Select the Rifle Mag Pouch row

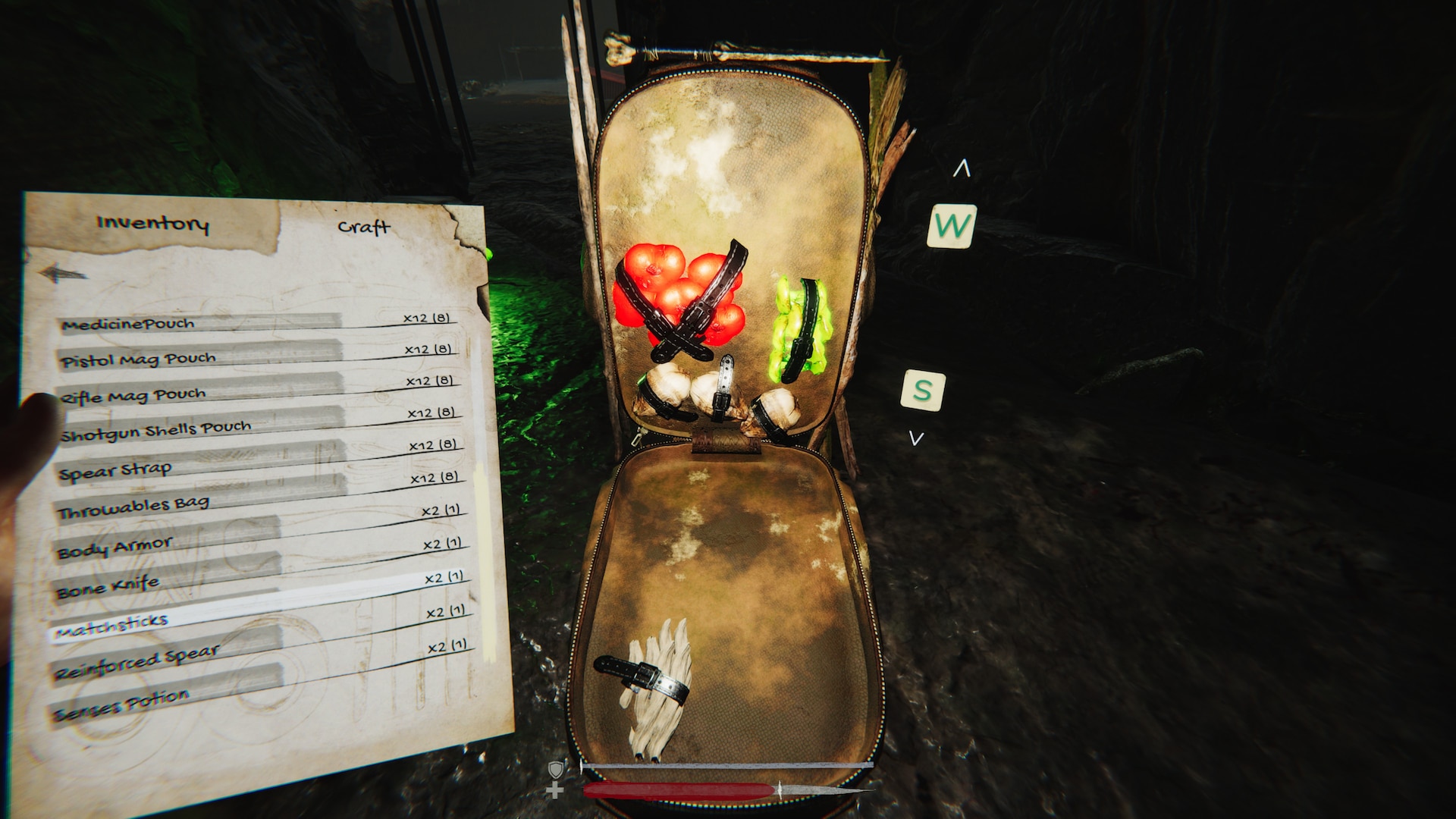pyautogui.click(x=133, y=396)
